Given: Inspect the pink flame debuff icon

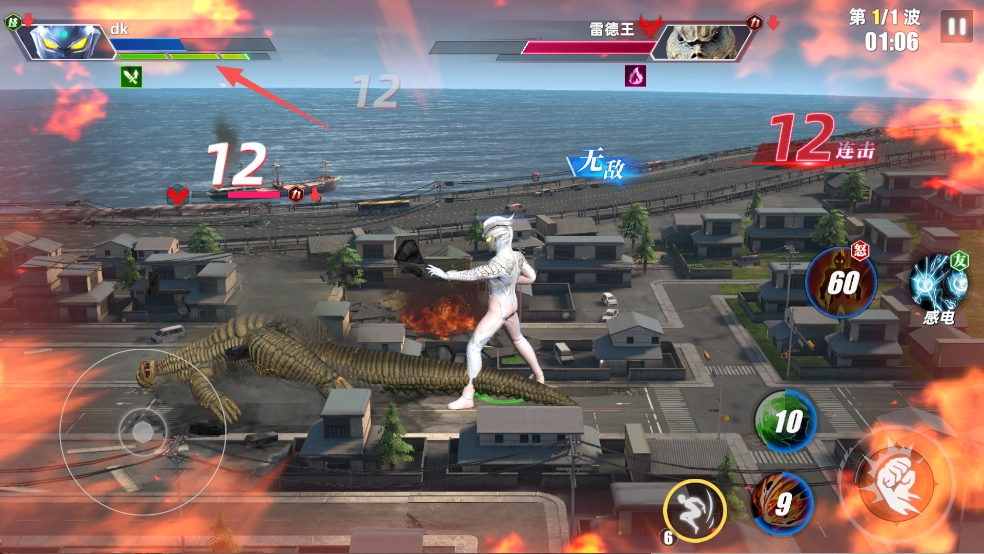Looking at the screenshot, I should click(x=636, y=76).
